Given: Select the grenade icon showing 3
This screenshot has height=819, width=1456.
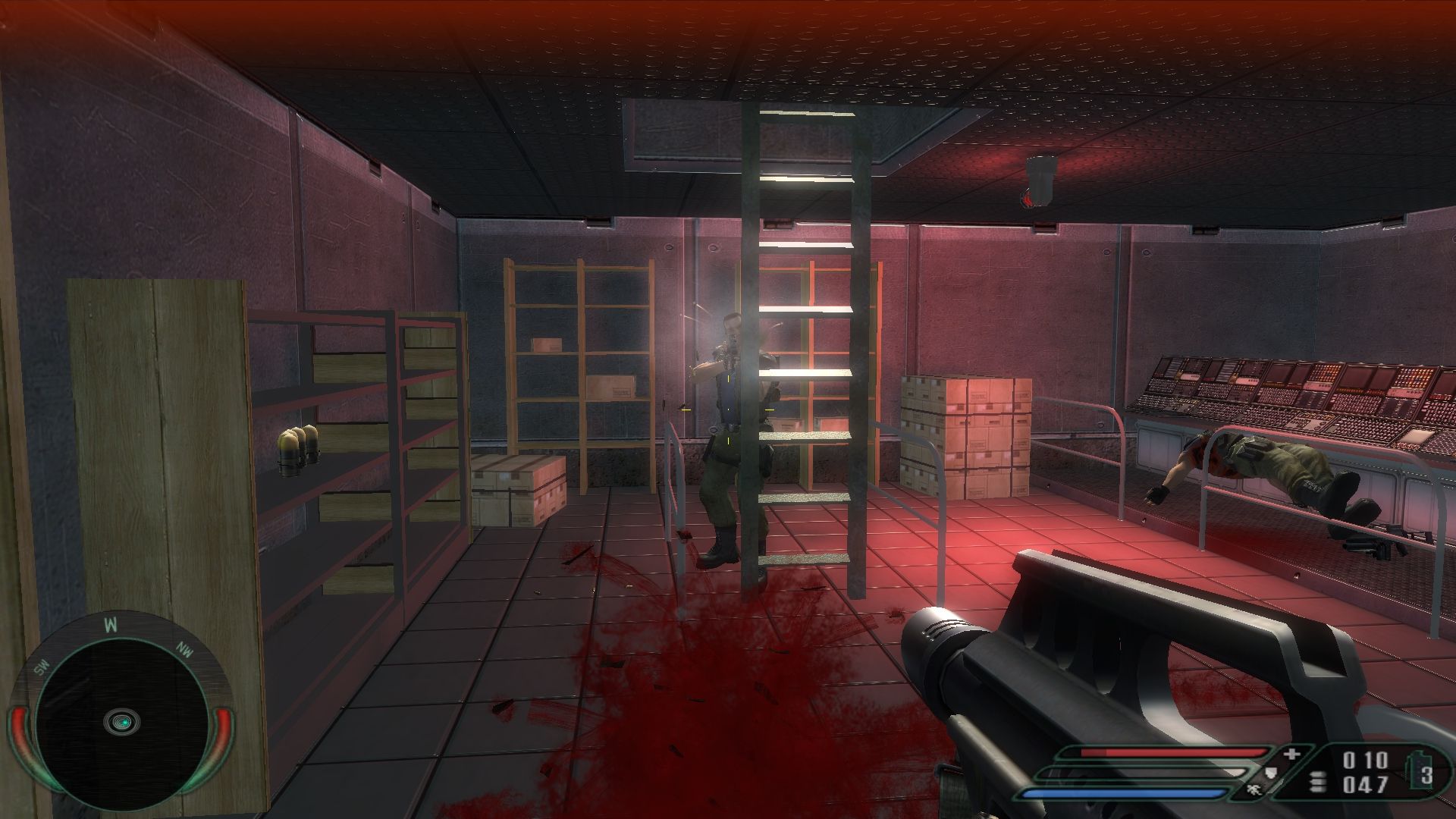Looking at the screenshot, I should point(1421,773).
